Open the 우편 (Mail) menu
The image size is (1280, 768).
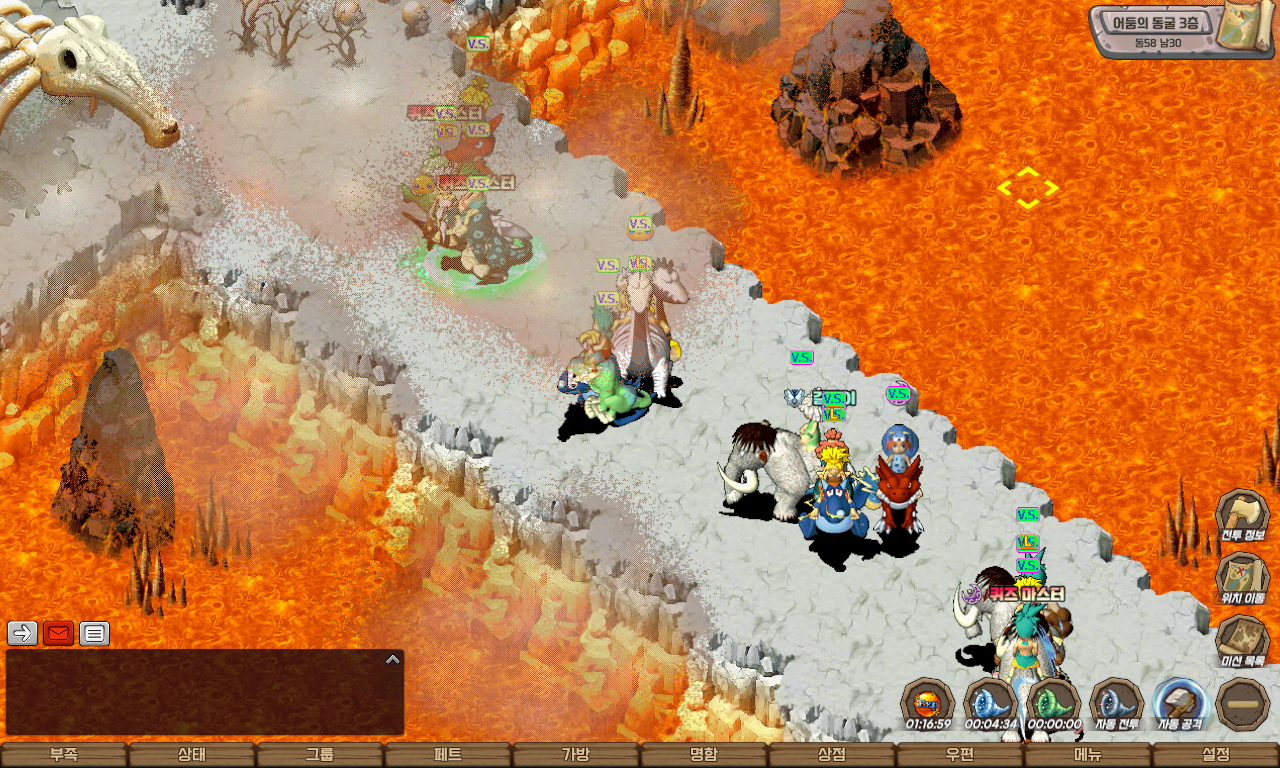click(x=960, y=755)
